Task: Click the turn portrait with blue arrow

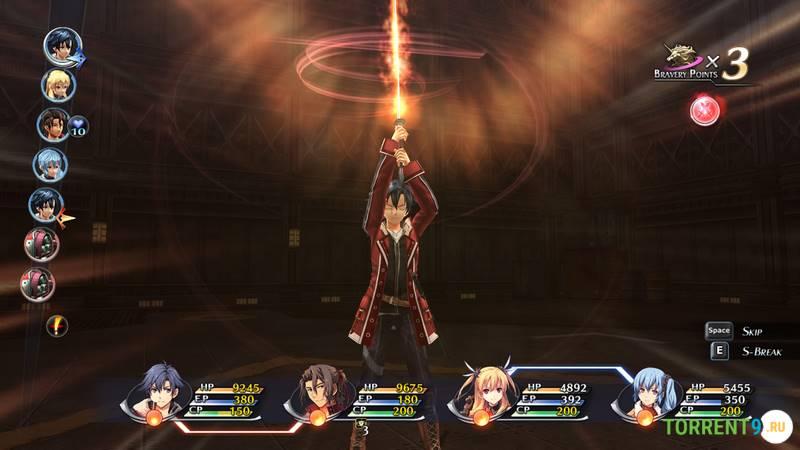Action: [62, 46]
